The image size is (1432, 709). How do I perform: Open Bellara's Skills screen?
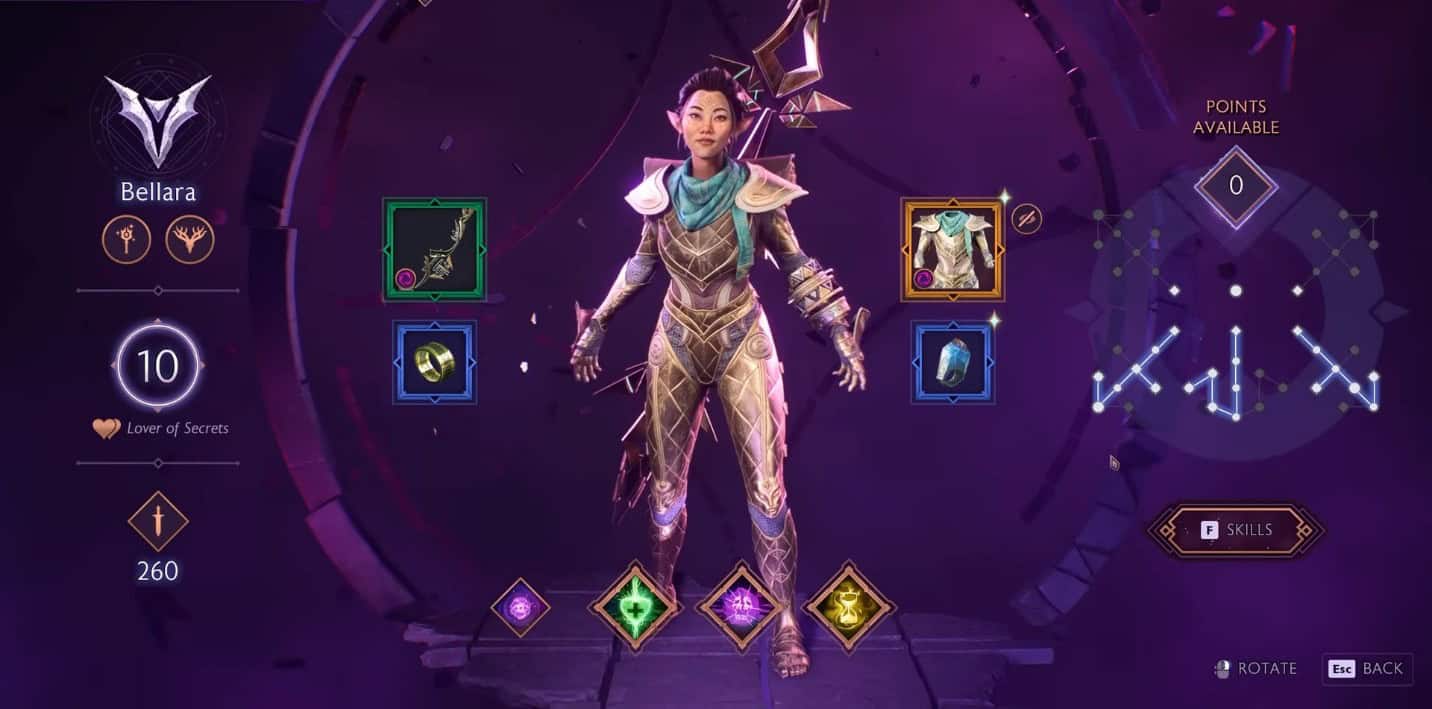(1236, 530)
